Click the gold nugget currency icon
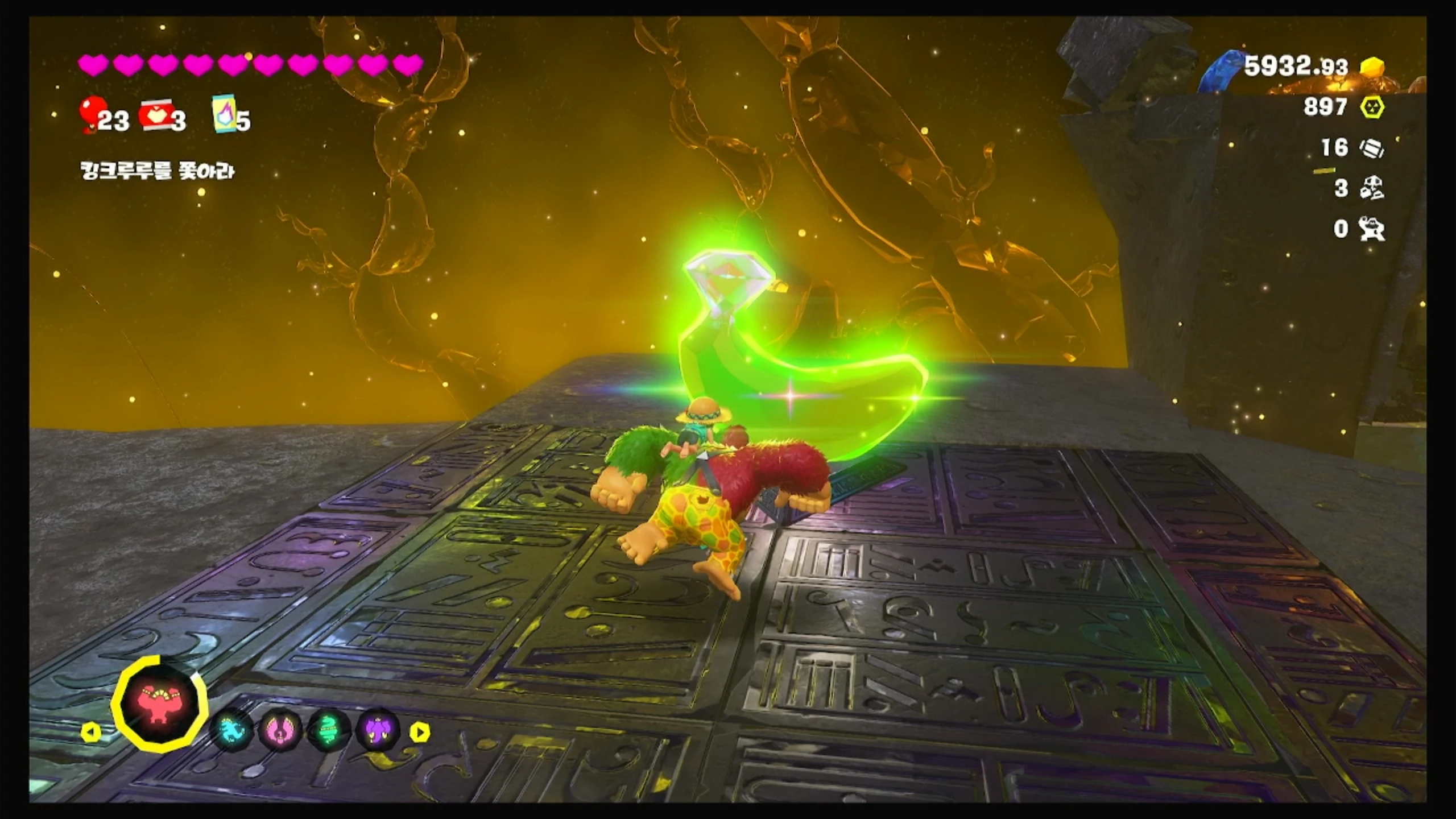The image size is (1456, 819). click(1372, 68)
